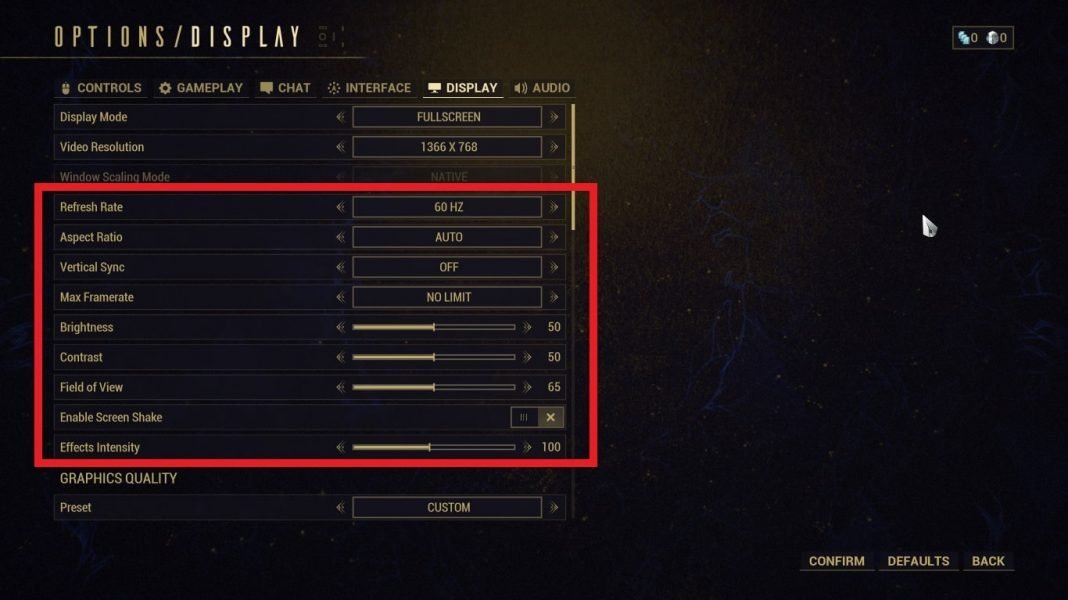Click the right arrow for Display Mode
This screenshot has height=600, width=1068.
(553, 117)
